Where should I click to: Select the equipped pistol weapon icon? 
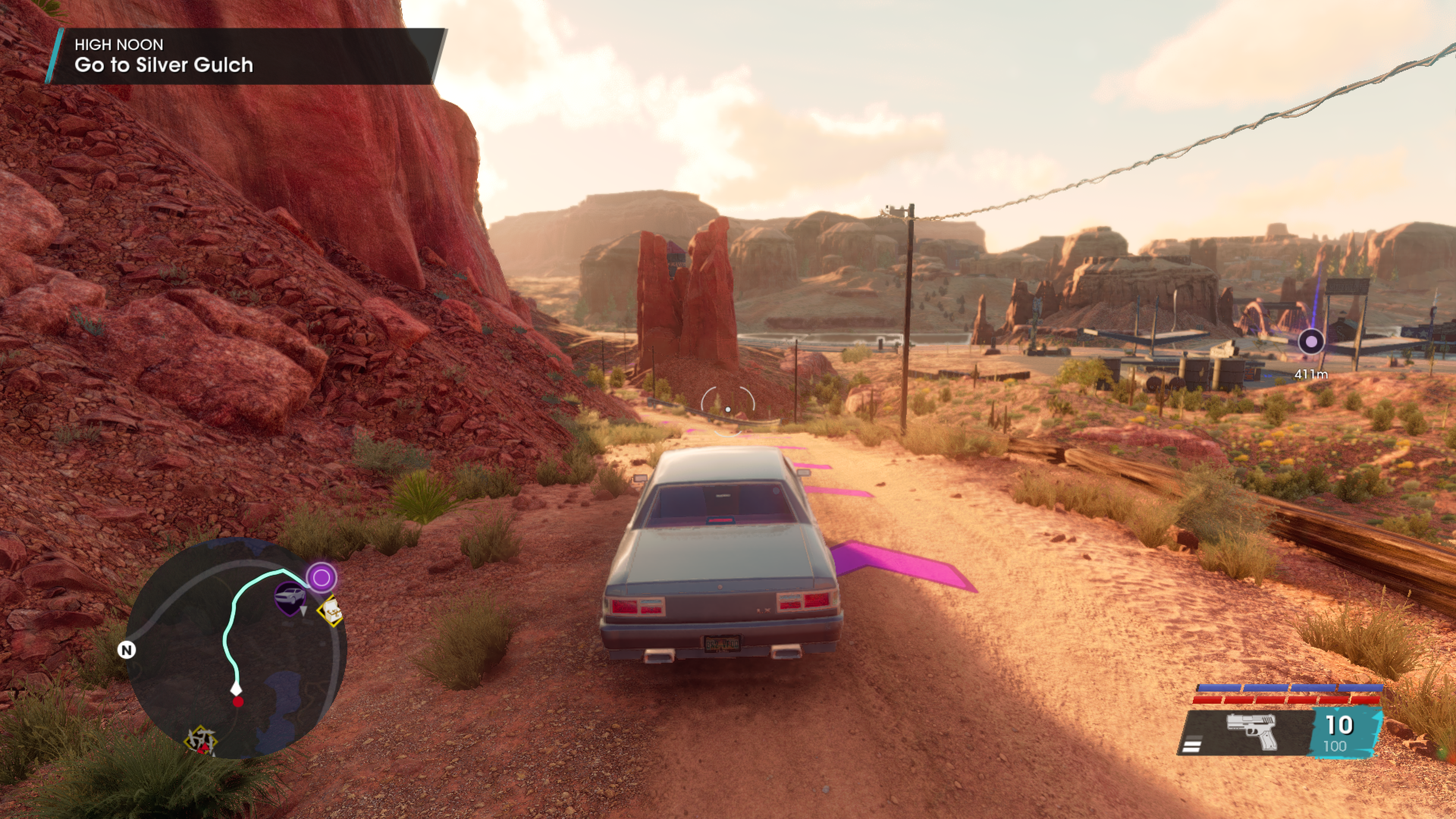click(x=1251, y=731)
